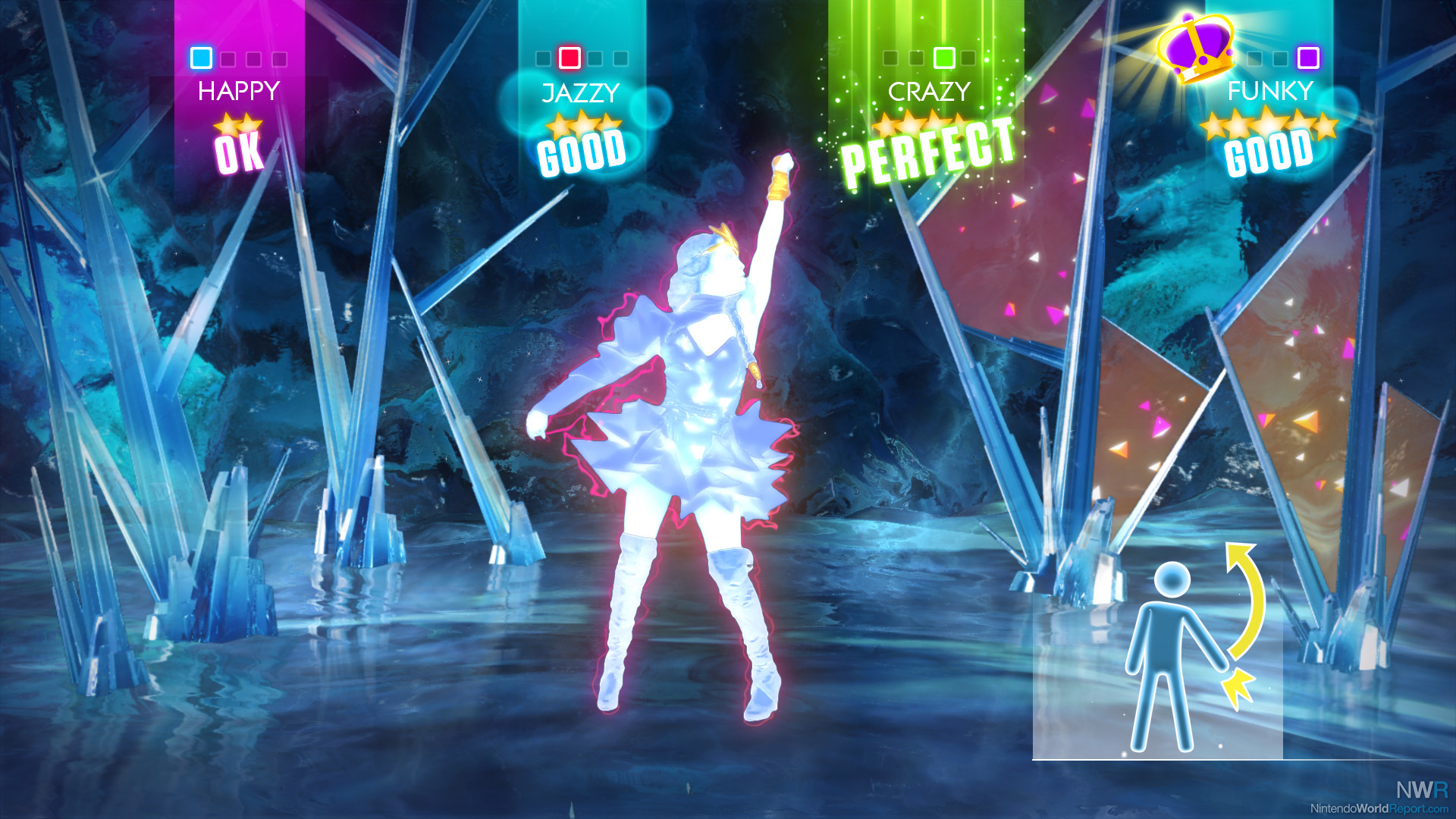Click the red player indicator square
1456x819 pixels.
570,58
